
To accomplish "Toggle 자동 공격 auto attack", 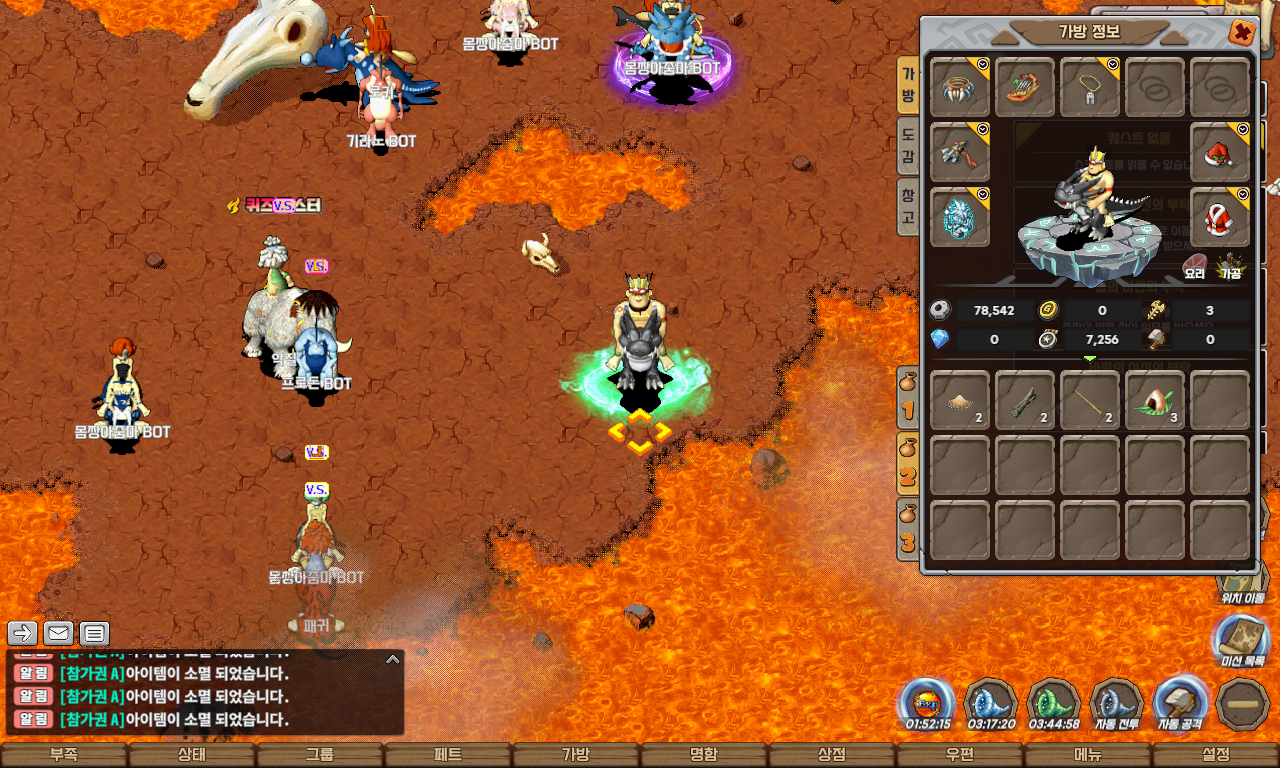I will click(1180, 703).
